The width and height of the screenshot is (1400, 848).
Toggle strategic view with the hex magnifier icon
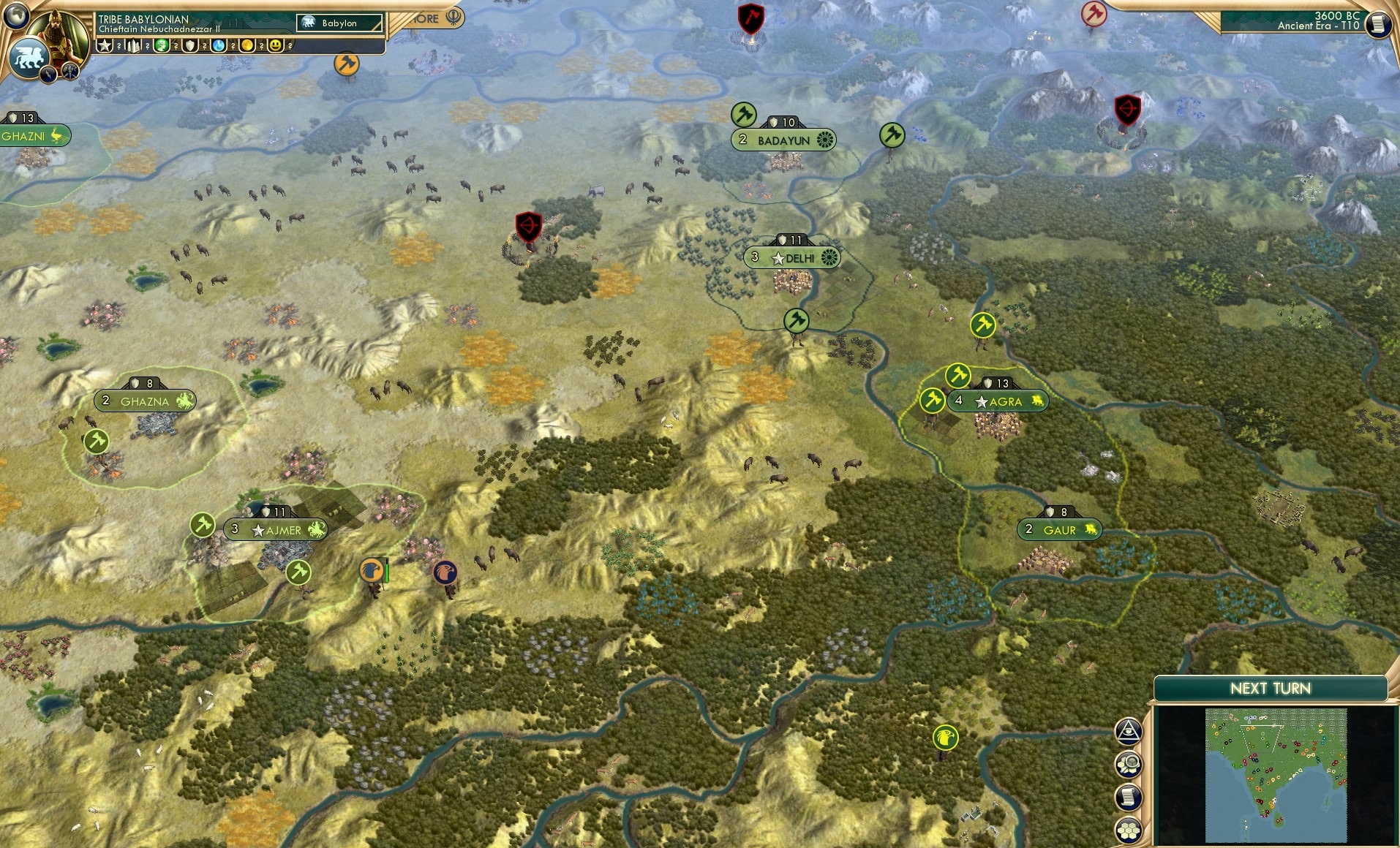(x=1129, y=765)
